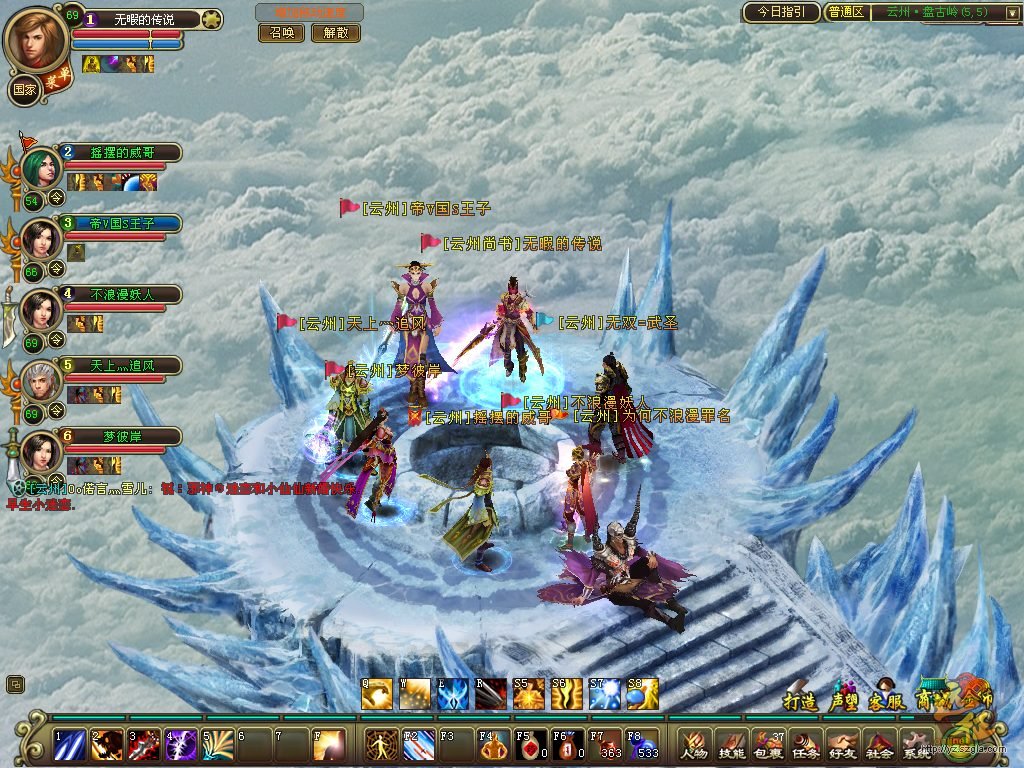The height and width of the screenshot is (768, 1024).
Task: Select party member 帝V国S王子
Action: tap(121, 223)
